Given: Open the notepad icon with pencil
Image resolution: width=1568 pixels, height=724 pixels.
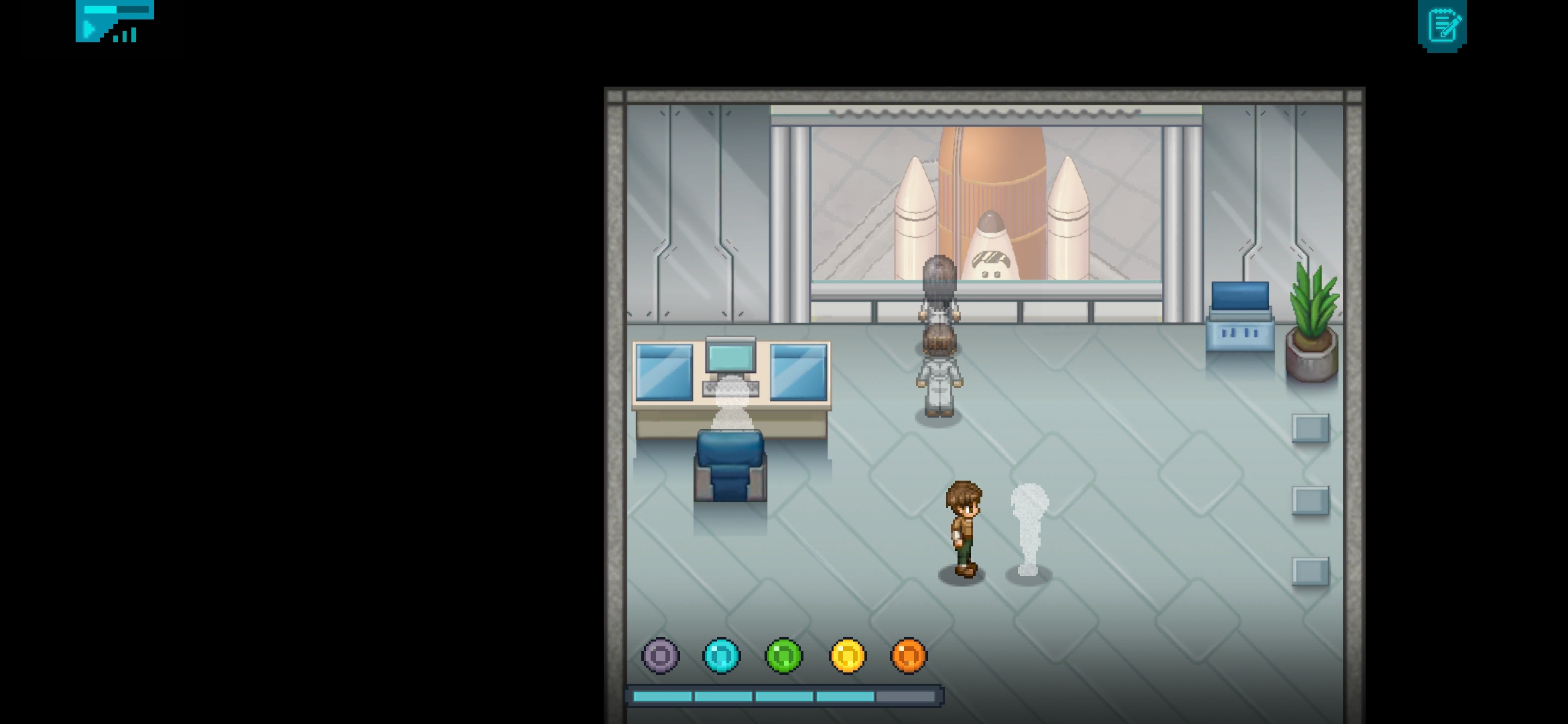Looking at the screenshot, I should (1442, 25).
